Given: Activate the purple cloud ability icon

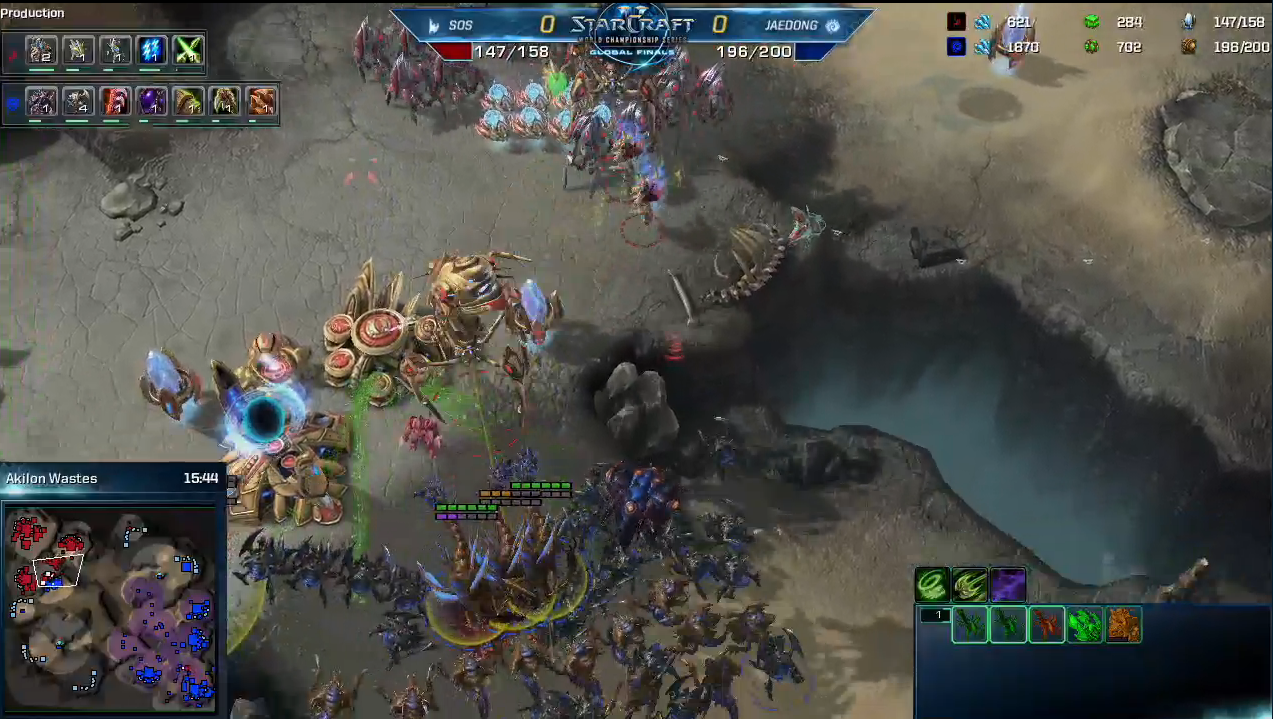Looking at the screenshot, I should pyautogui.click(x=1008, y=584).
